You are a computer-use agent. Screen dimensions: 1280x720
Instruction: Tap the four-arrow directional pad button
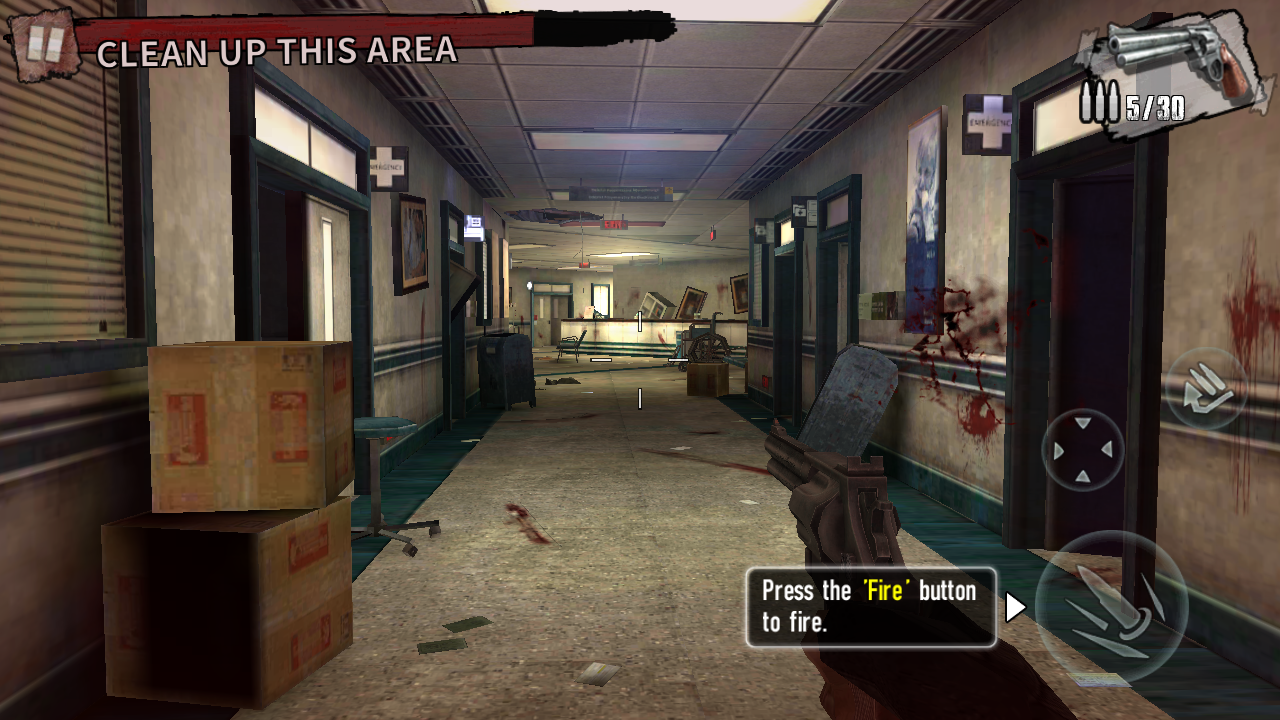(1083, 449)
